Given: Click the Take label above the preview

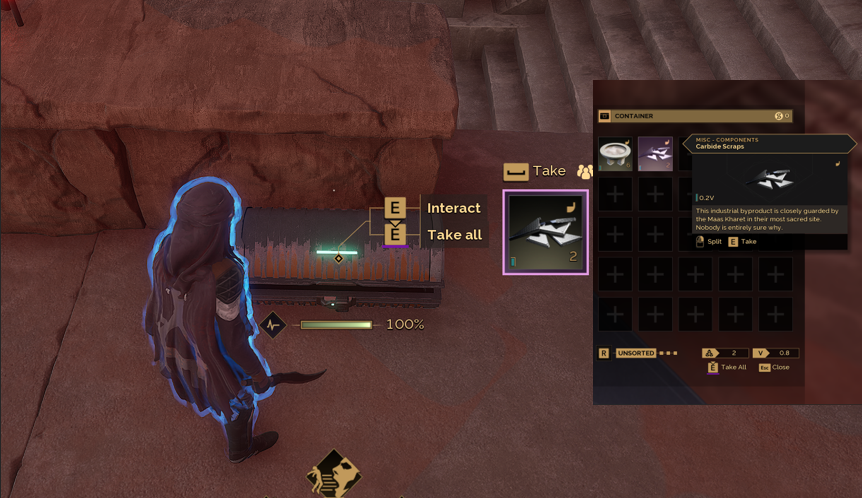Looking at the screenshot, I should point(548,171).
